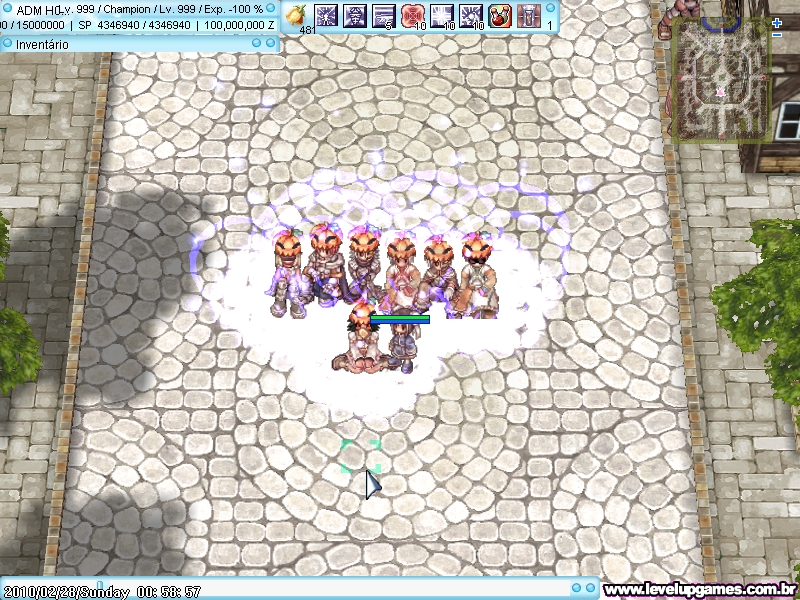800x600 pixels.
Task: Select the striped skill icon marked 5
Action: (x=384, y=15)
